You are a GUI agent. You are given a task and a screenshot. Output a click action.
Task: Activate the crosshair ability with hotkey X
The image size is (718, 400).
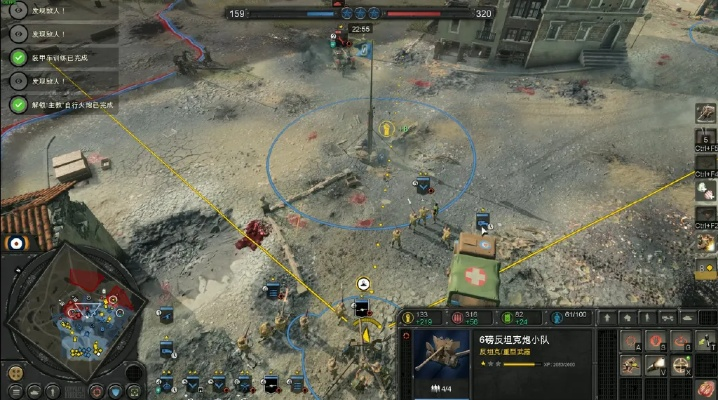tap(682, 366)
